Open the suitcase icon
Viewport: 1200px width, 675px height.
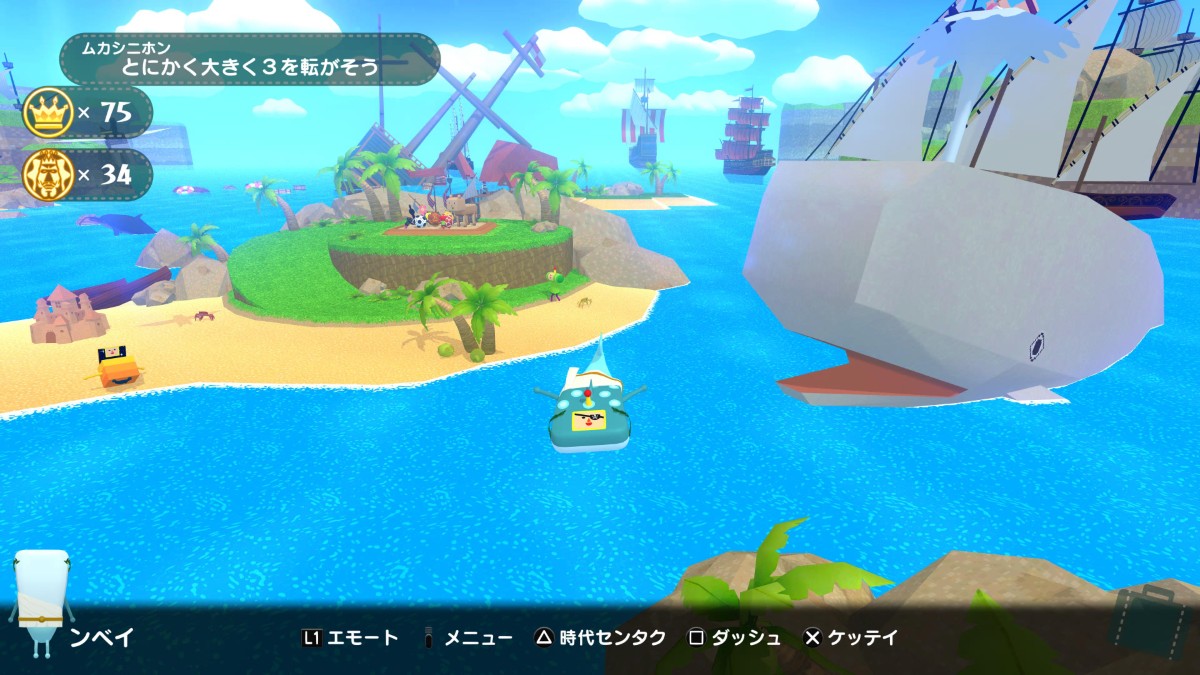point(1151,622)
